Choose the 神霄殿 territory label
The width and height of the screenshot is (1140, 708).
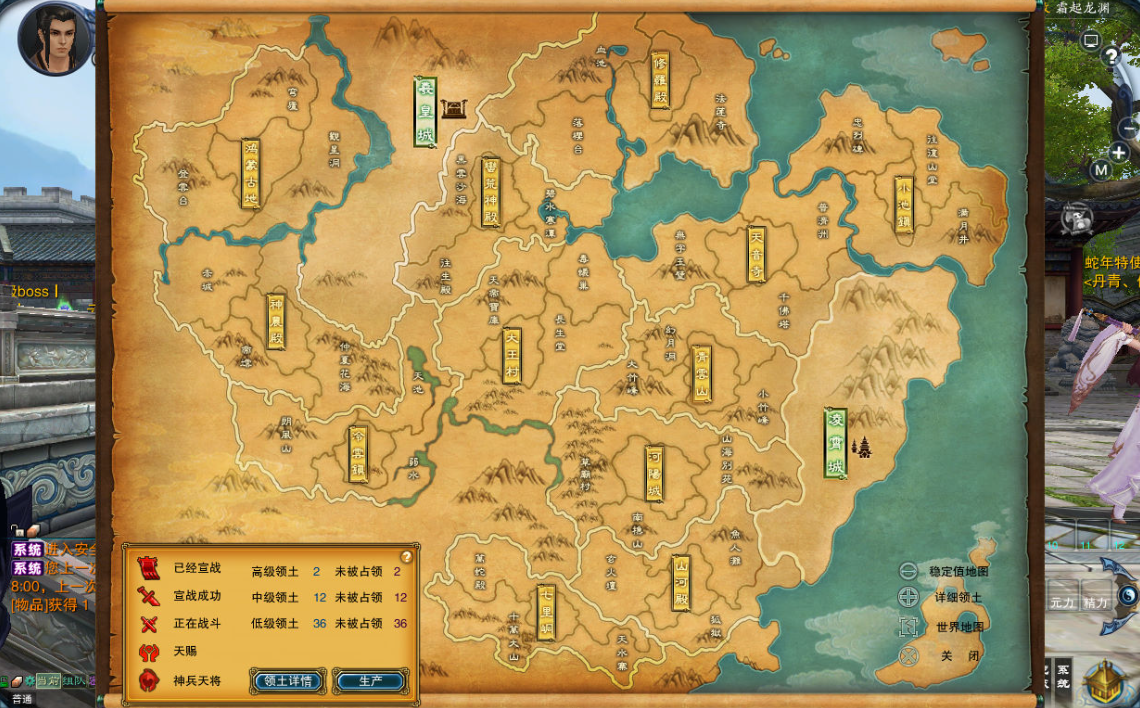click(x=276, y=321)
